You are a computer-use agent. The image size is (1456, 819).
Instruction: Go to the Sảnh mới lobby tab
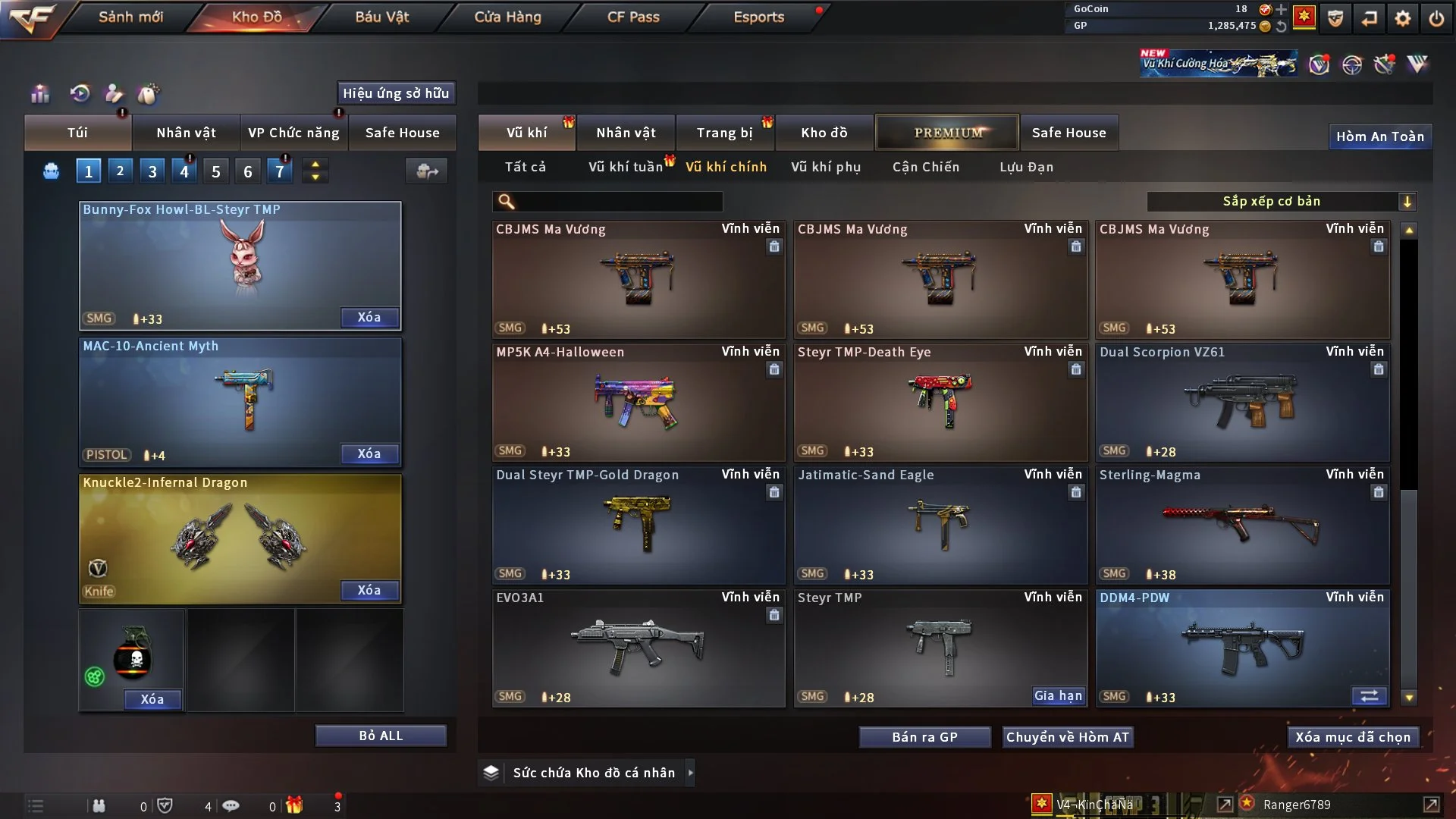coord(130,17)
